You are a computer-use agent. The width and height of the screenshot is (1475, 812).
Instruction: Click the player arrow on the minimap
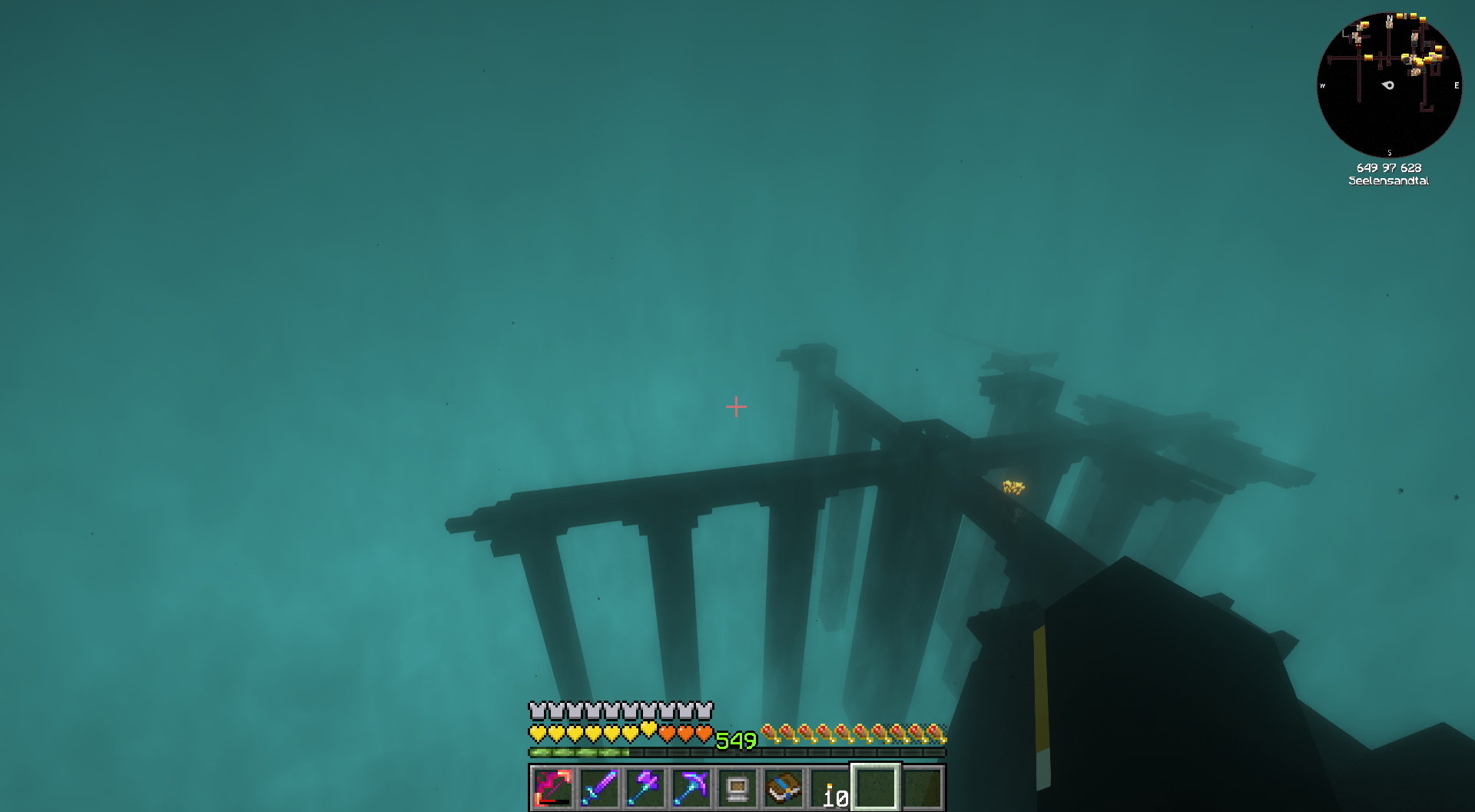coord(1387,85)
